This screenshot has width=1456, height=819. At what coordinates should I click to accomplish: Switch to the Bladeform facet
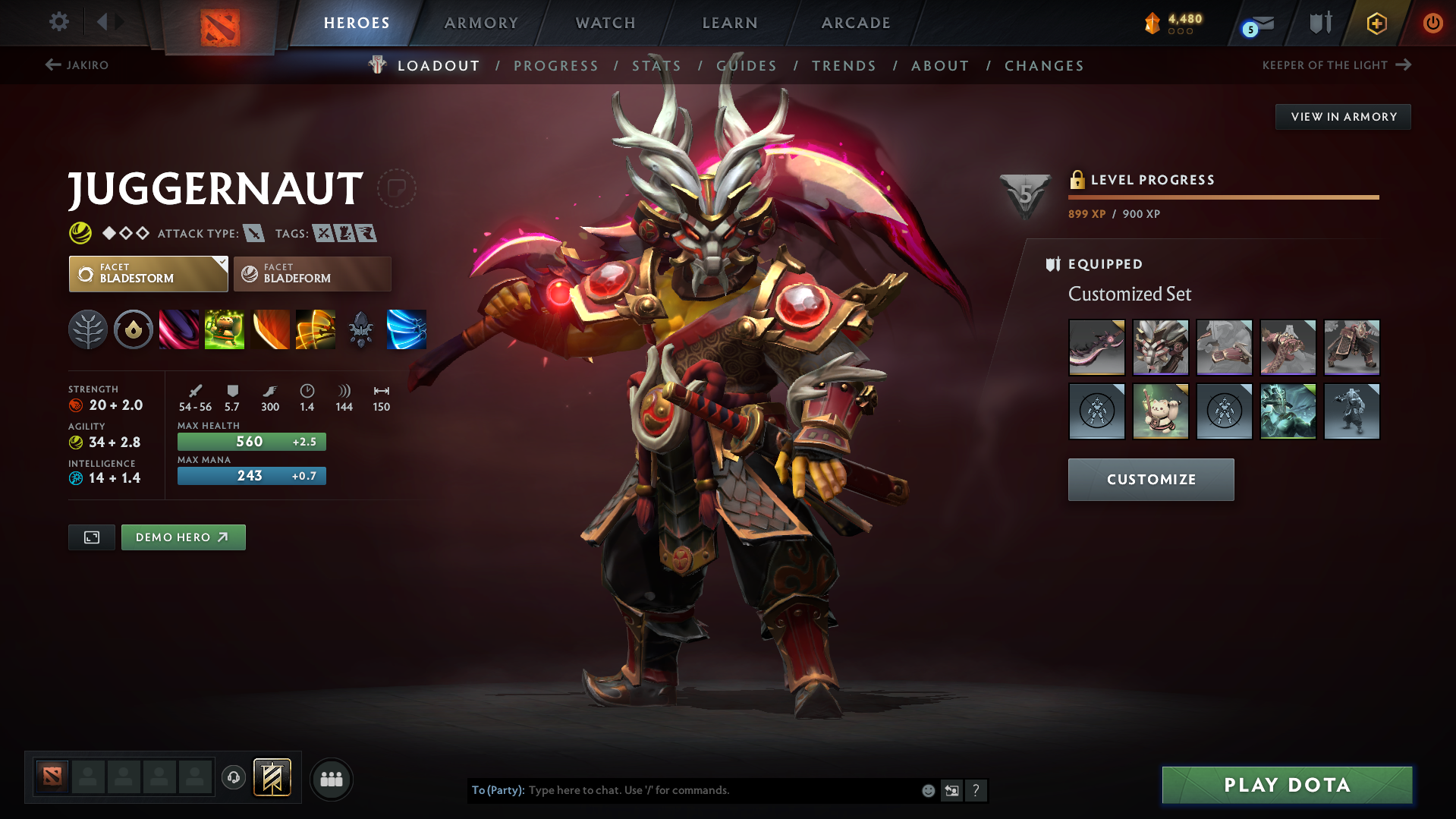[x=312, y=274]
